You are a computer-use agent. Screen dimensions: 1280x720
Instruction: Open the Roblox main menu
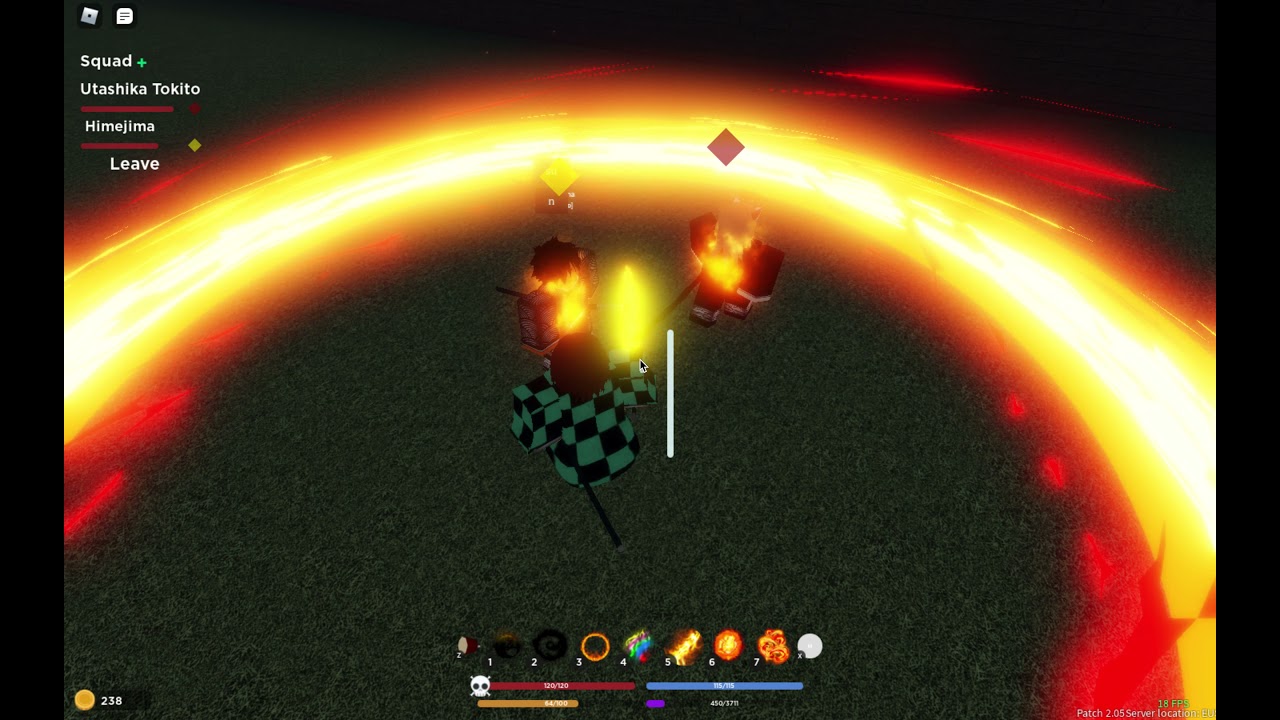pyautogui.click(x=90, y=16)
